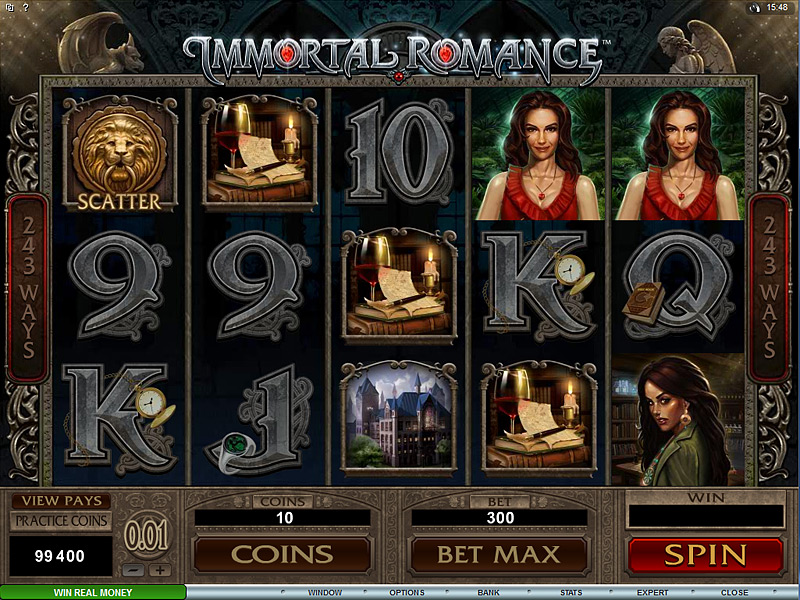Decrease coin size with the minus button
The image size is (800, 600).
133,571
